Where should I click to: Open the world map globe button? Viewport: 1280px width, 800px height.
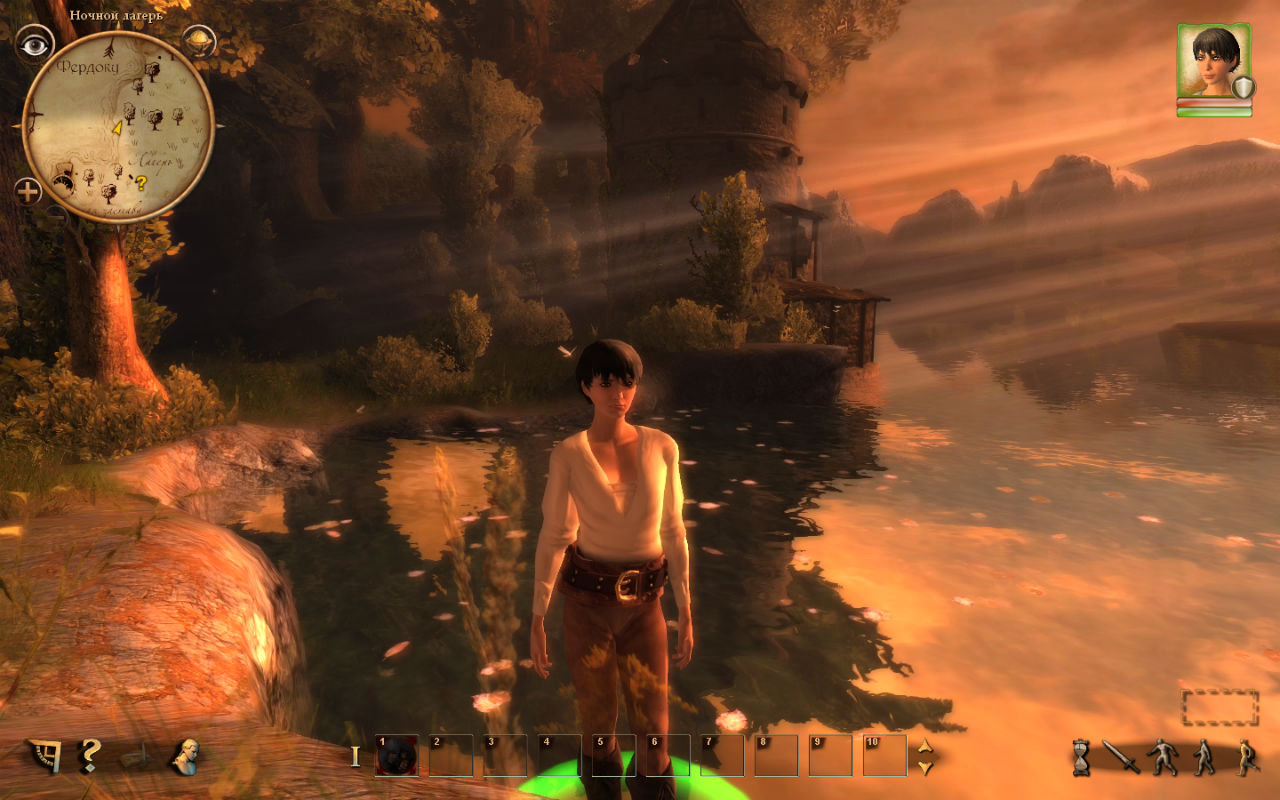199,42
